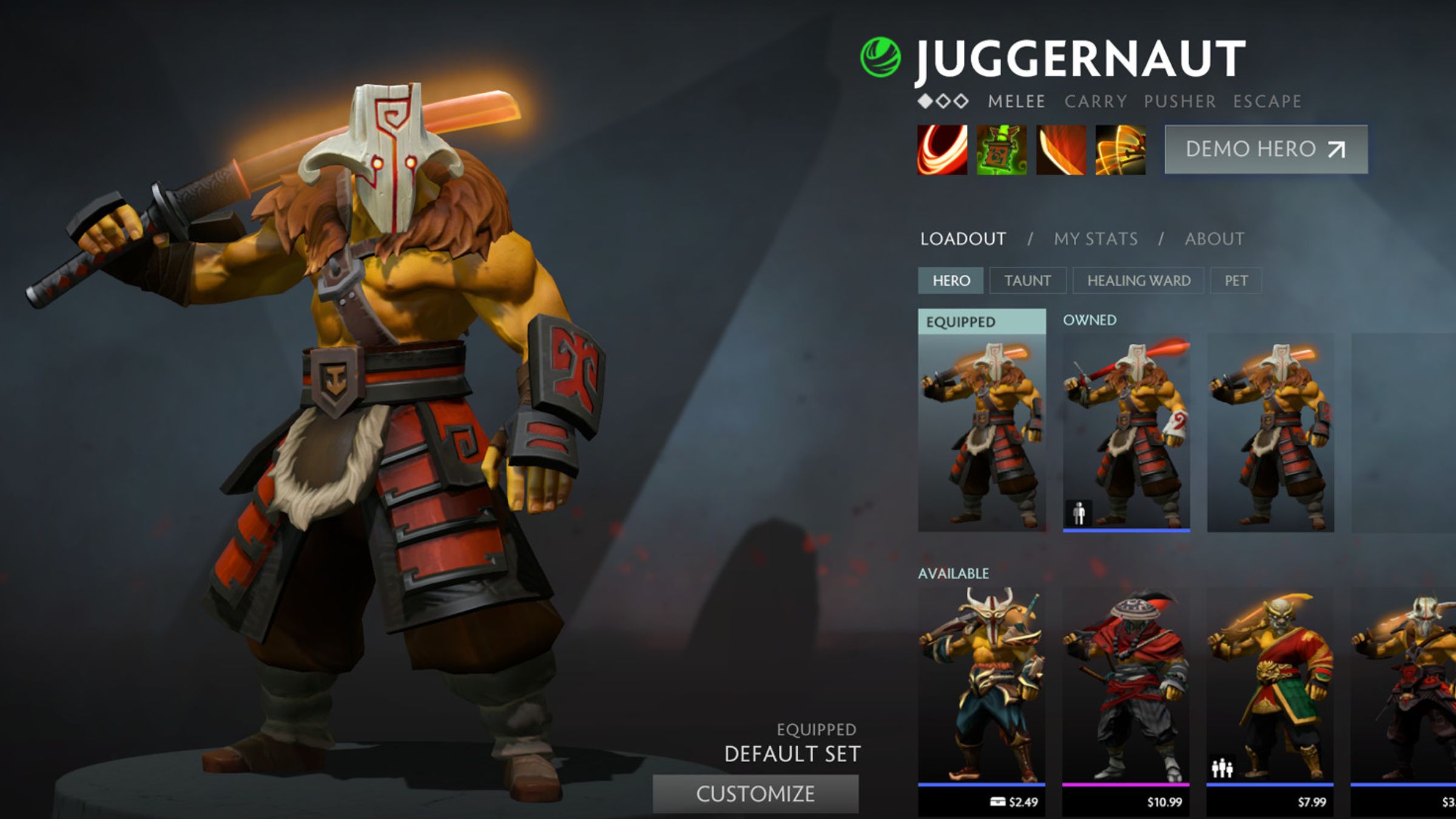
Task: Open the Demo Hero mode
Action: [x=1266, y=149]
